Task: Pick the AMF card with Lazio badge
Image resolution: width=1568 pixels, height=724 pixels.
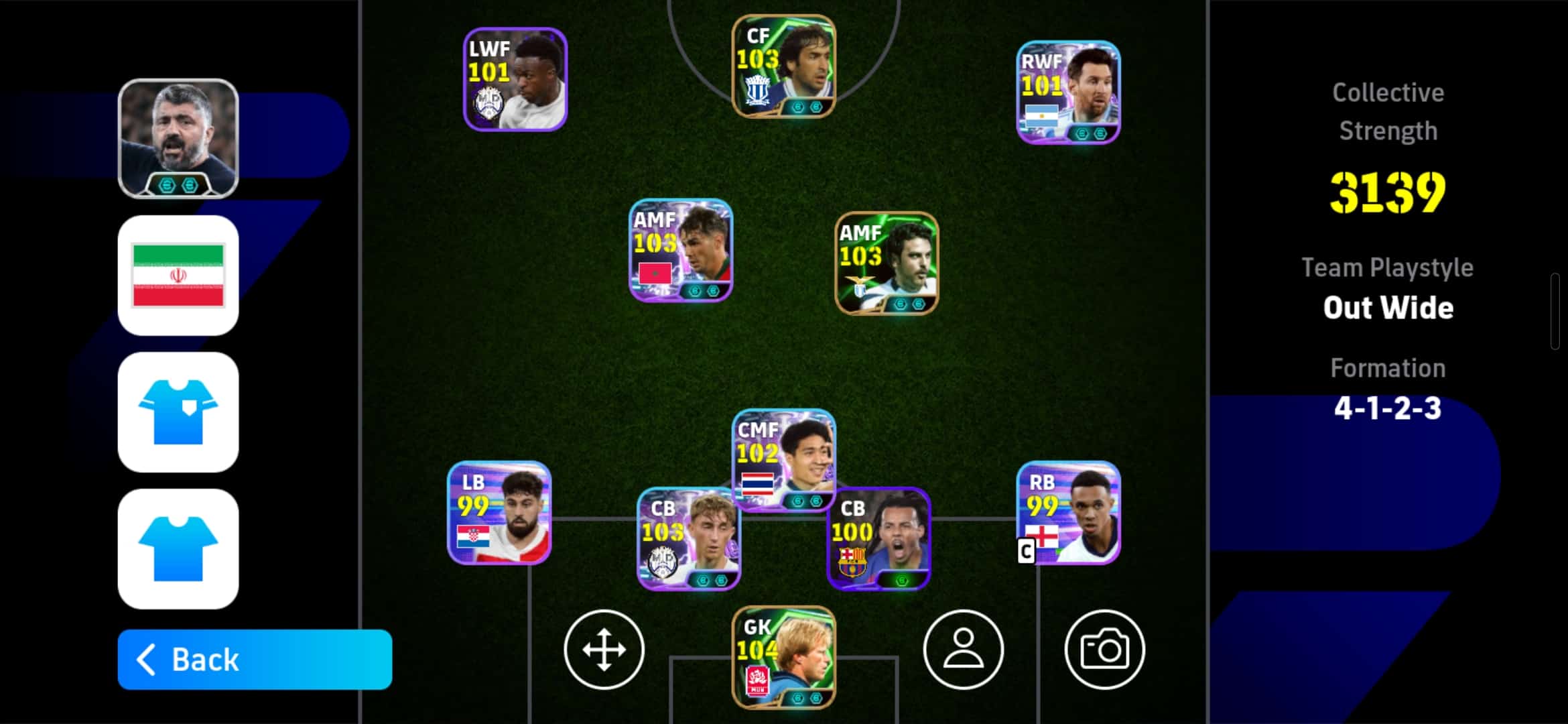Action: [x=887, y=263]
